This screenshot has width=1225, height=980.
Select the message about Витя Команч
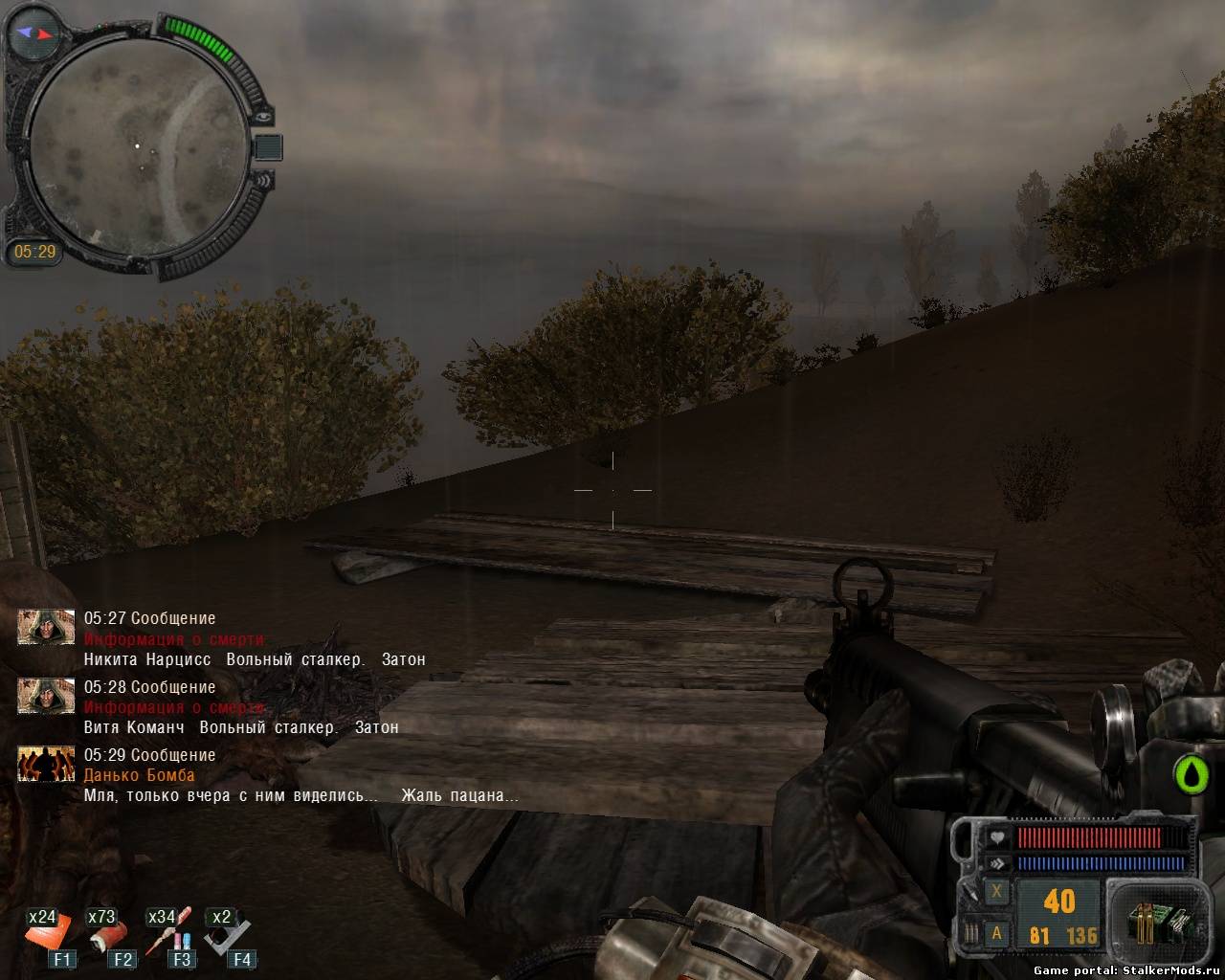[x=241, y=727]
